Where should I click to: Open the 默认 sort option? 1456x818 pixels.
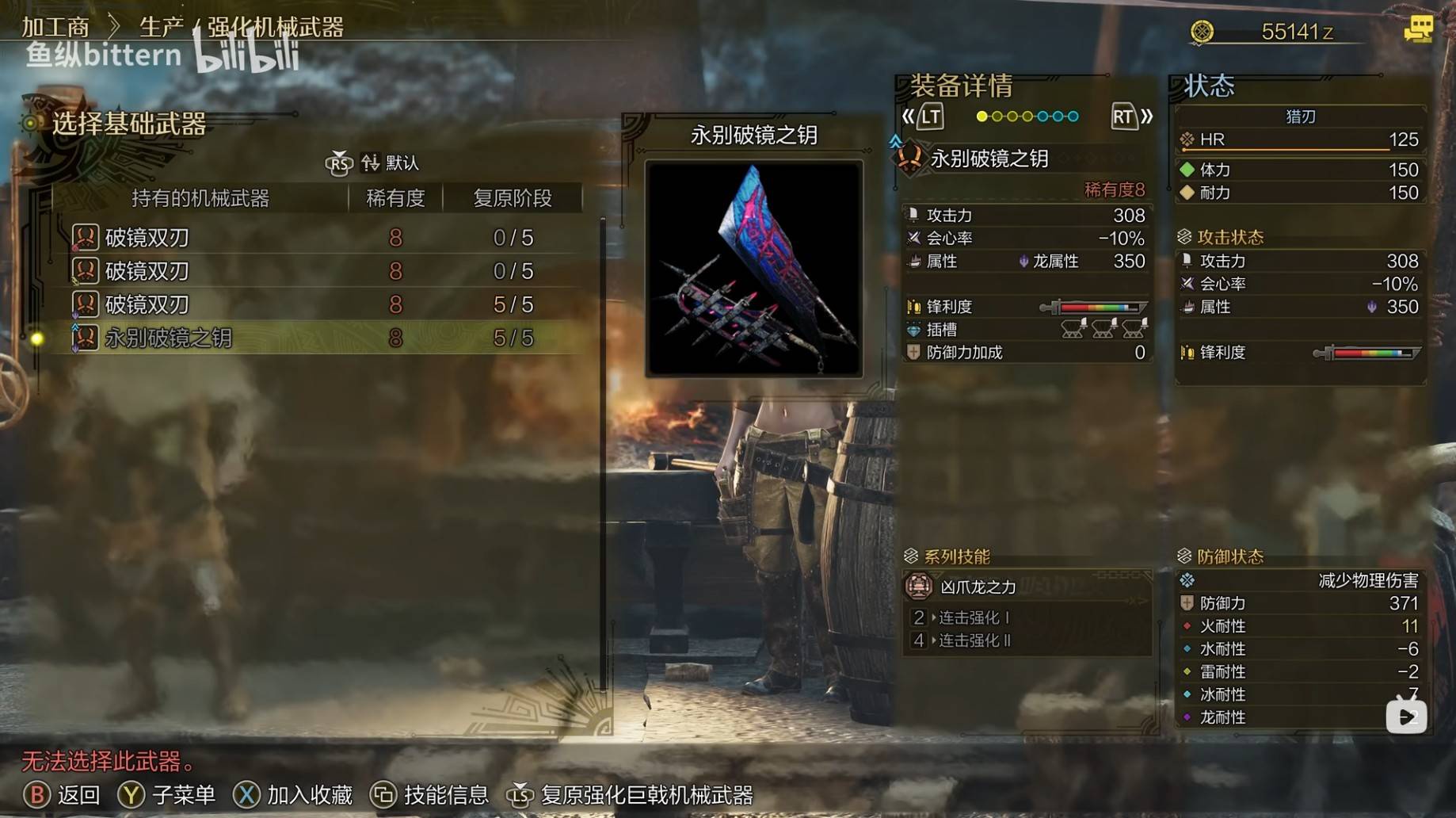click(x=391, y=163)
